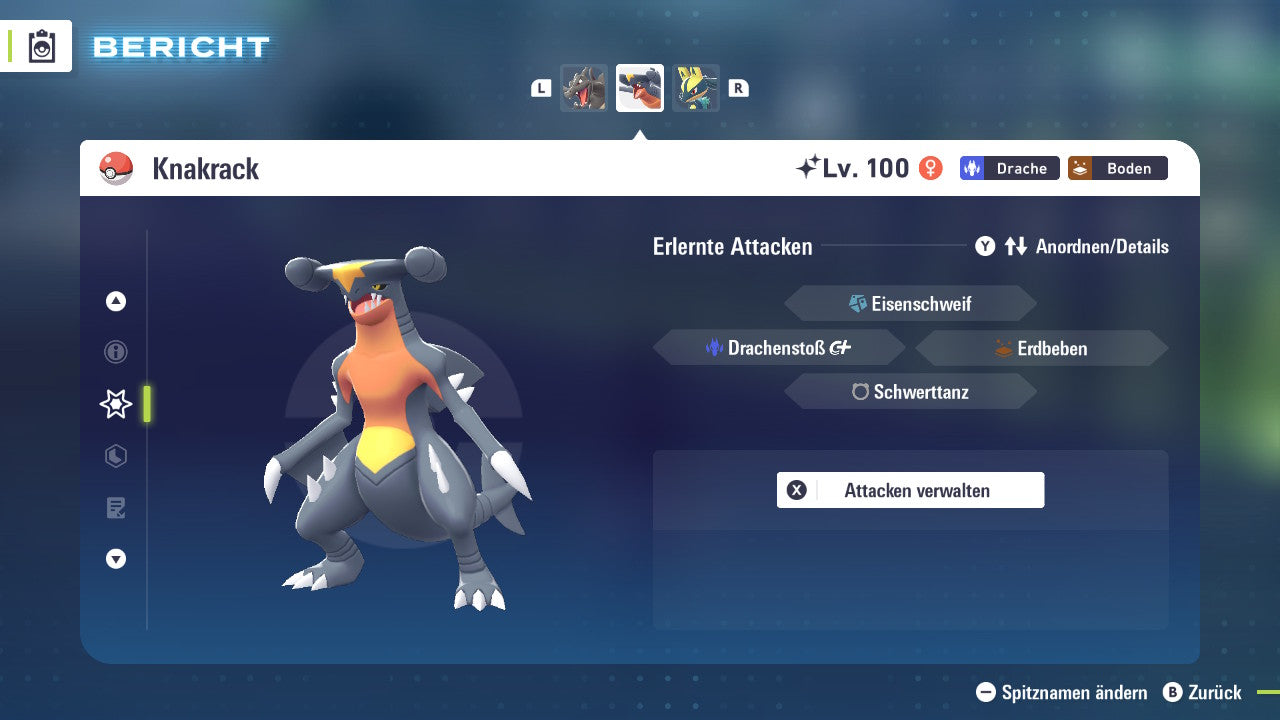Viewport: 1280px width, 720px height.
Task: Click the clipboard icon next to BERICHT
Action: [40, 46]
